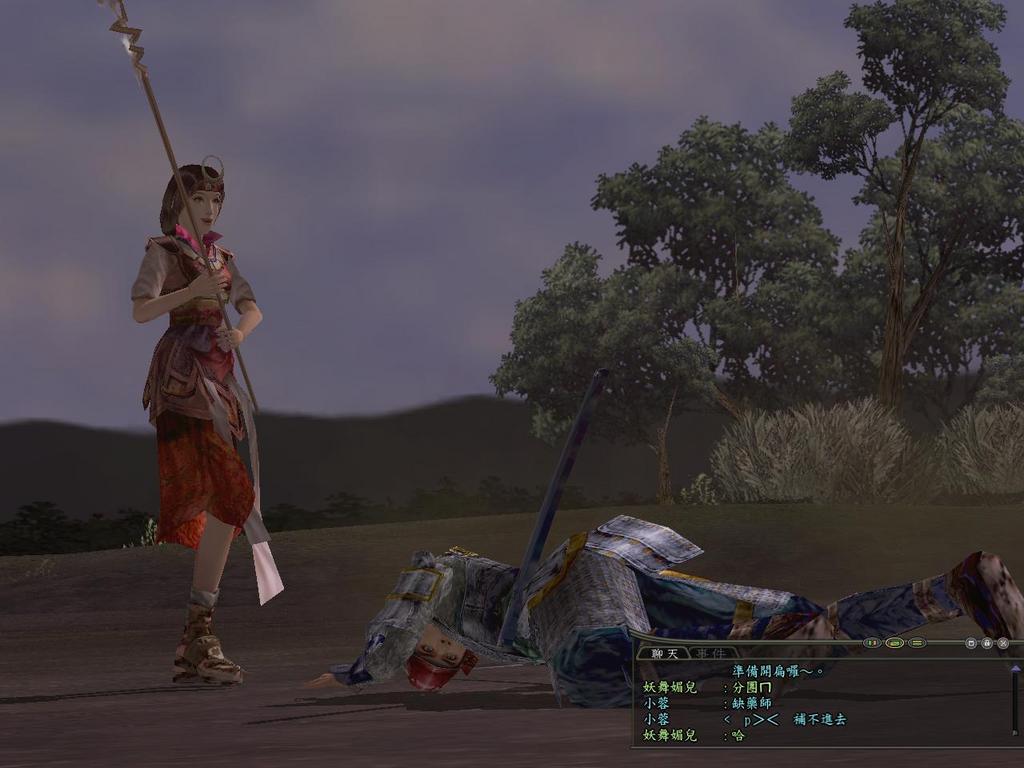Click the chat window minimize button
The height and width of the screenshot is (768, 1024).
pyautogui.click(x=971, y=643)
